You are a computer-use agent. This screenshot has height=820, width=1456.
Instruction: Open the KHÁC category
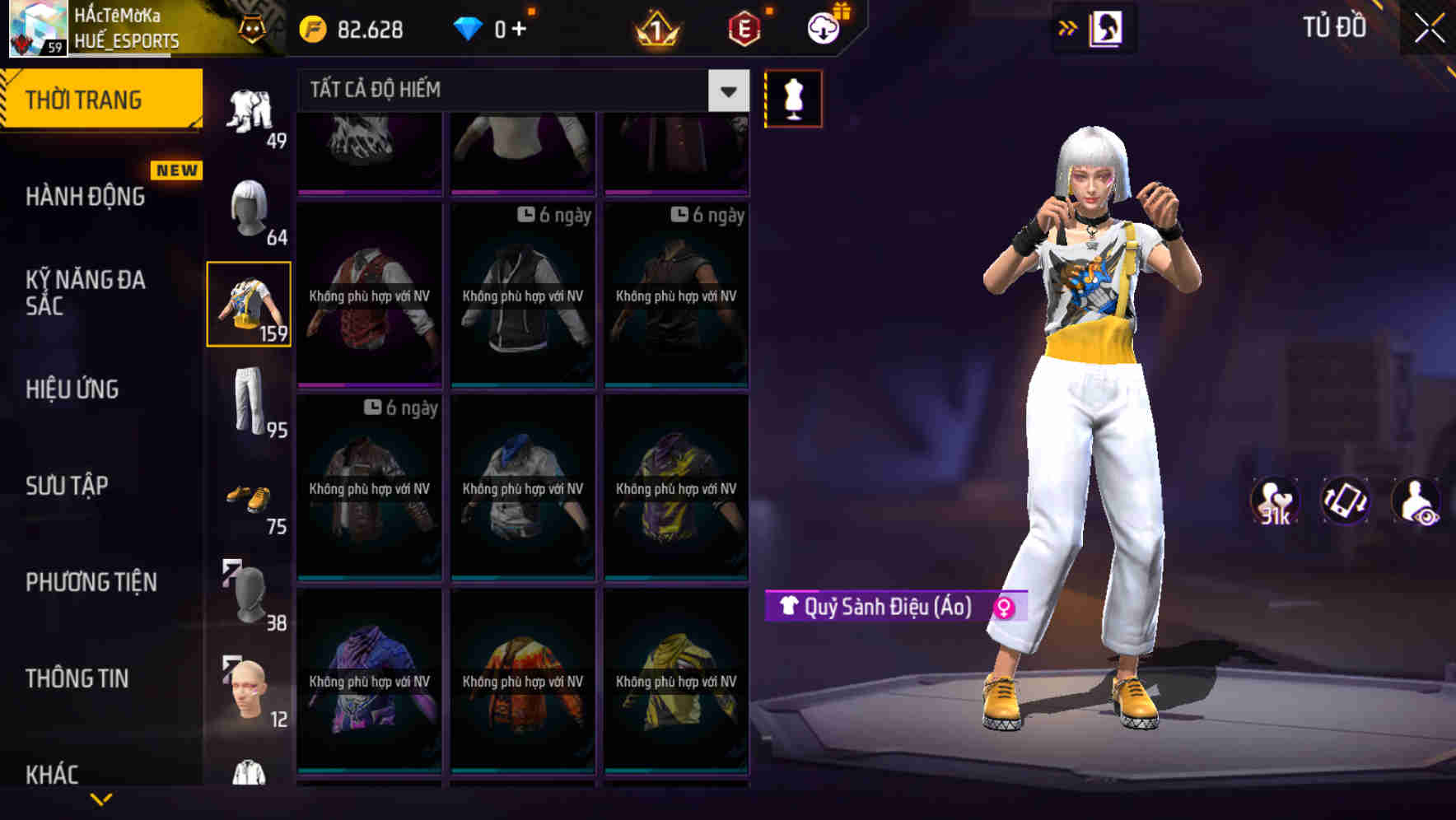point(54,774)
